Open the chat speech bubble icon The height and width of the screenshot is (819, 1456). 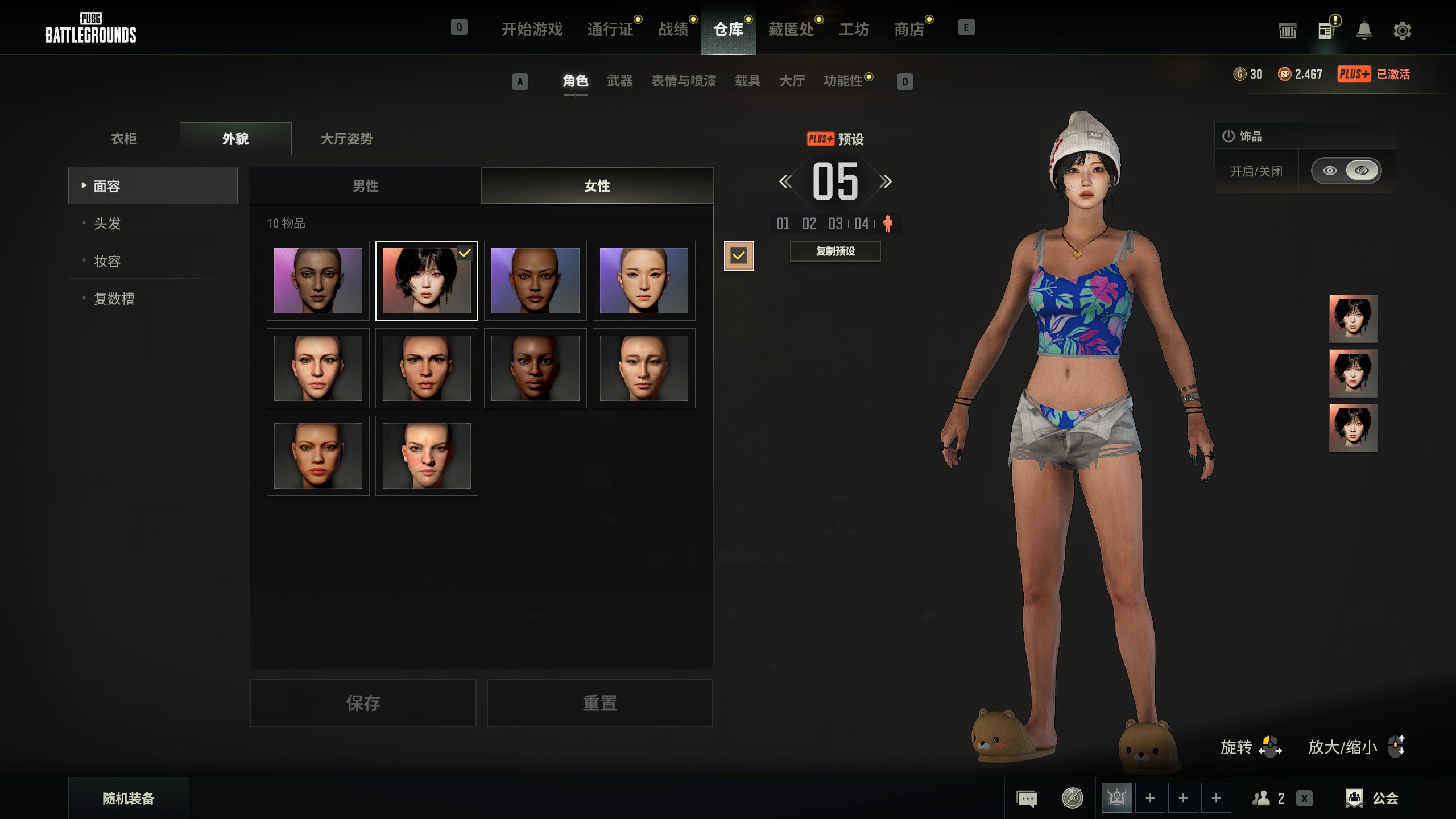pyautogui.click(x=1027, y=799)
